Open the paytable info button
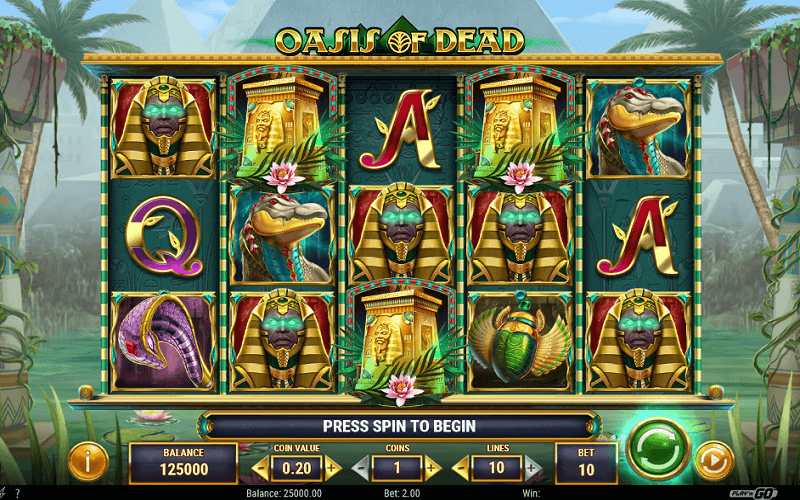Image resolution: width=800 pixels, height=500 pixels. tap(88, 461)
